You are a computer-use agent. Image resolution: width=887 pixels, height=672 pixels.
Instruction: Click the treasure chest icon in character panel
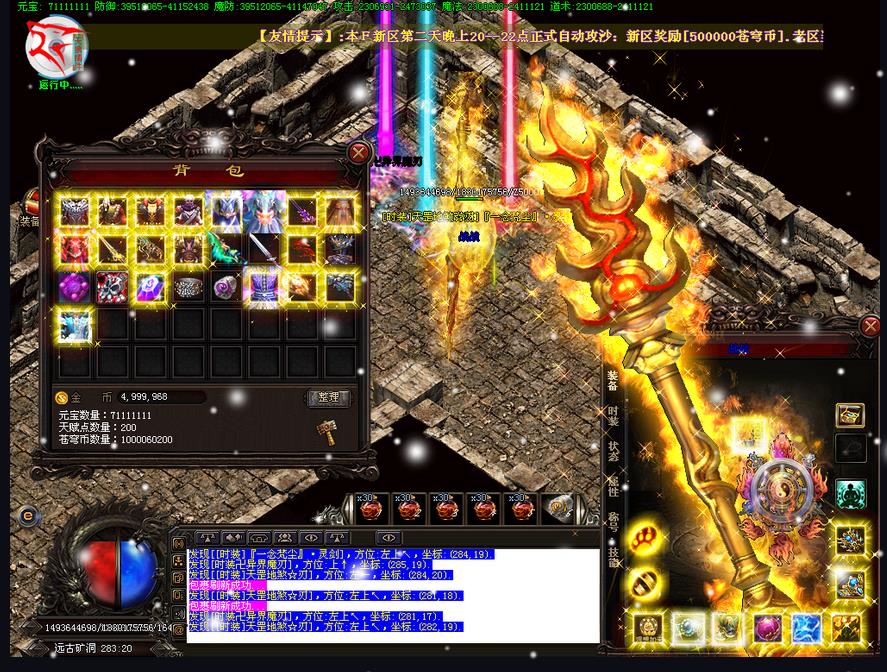pos(850,415)
